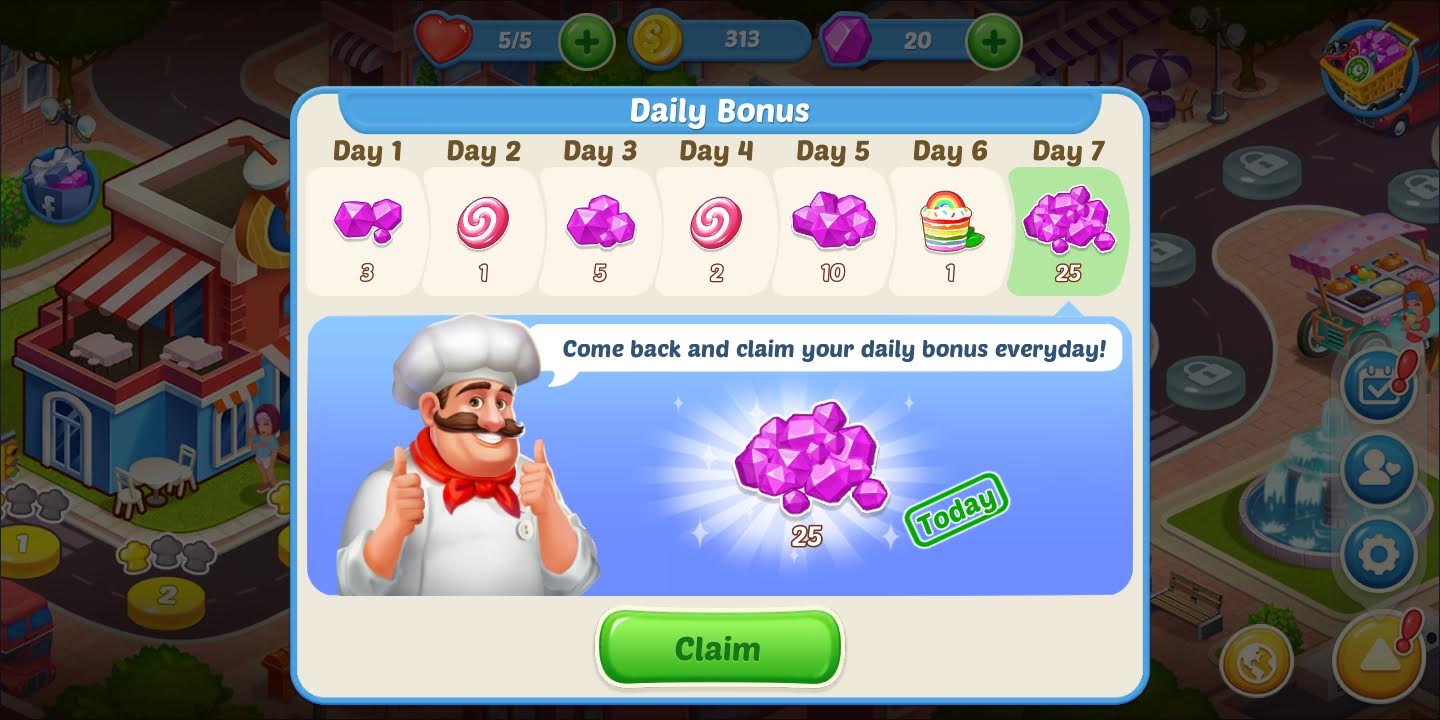Viewport: 1440px width, 720px height.
Task: Click the Day 6 rainbow cake reward
Action: 949,225
